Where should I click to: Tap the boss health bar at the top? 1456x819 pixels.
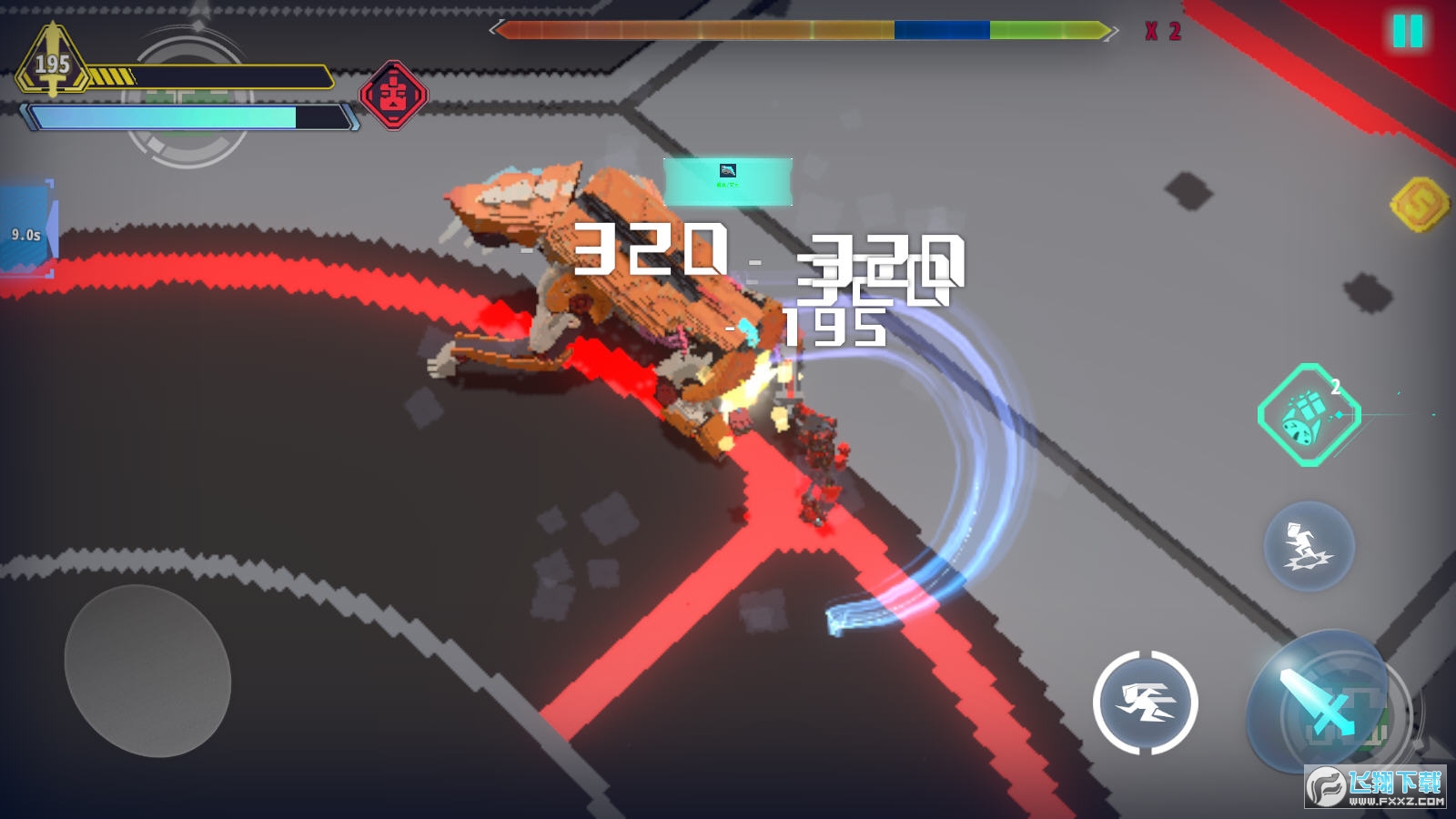tap(801, 32)
